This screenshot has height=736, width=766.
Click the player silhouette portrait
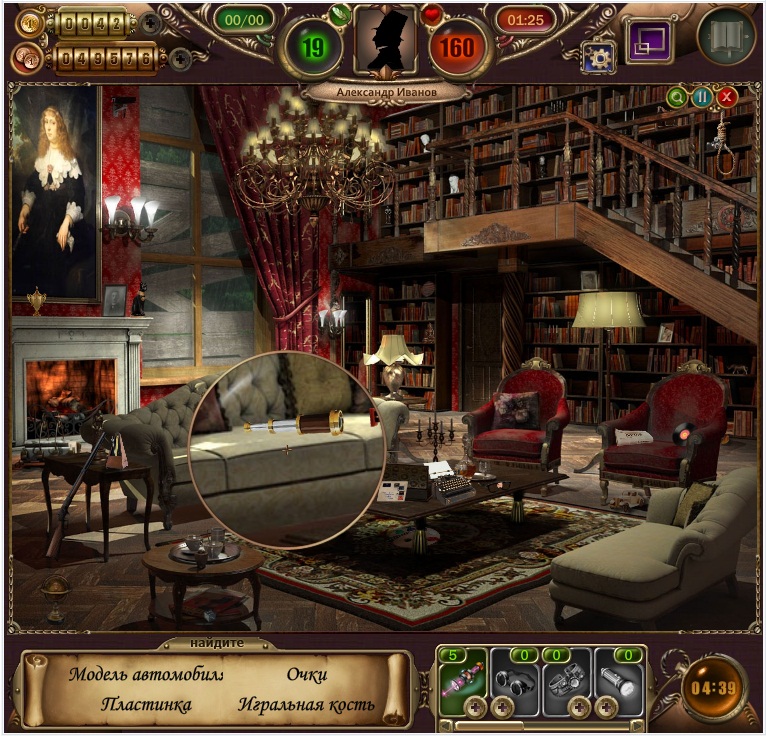384,42
